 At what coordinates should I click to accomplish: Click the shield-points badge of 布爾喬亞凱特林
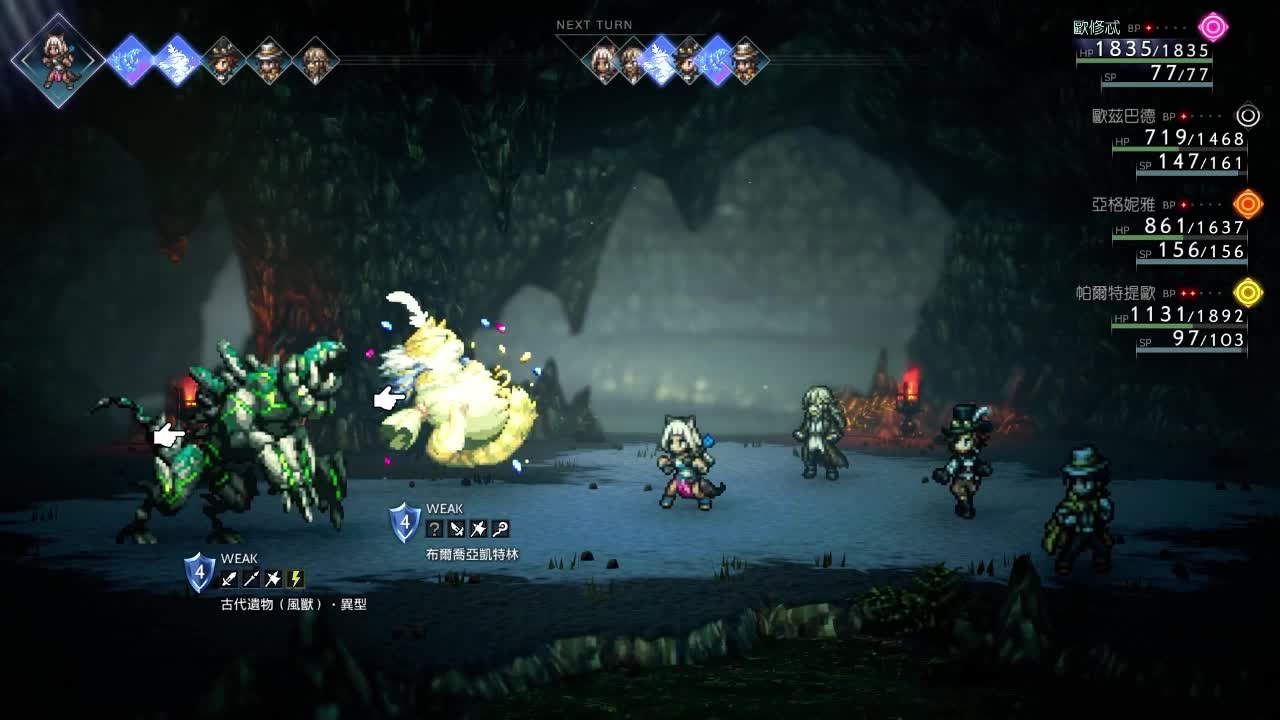click(404, 522)
